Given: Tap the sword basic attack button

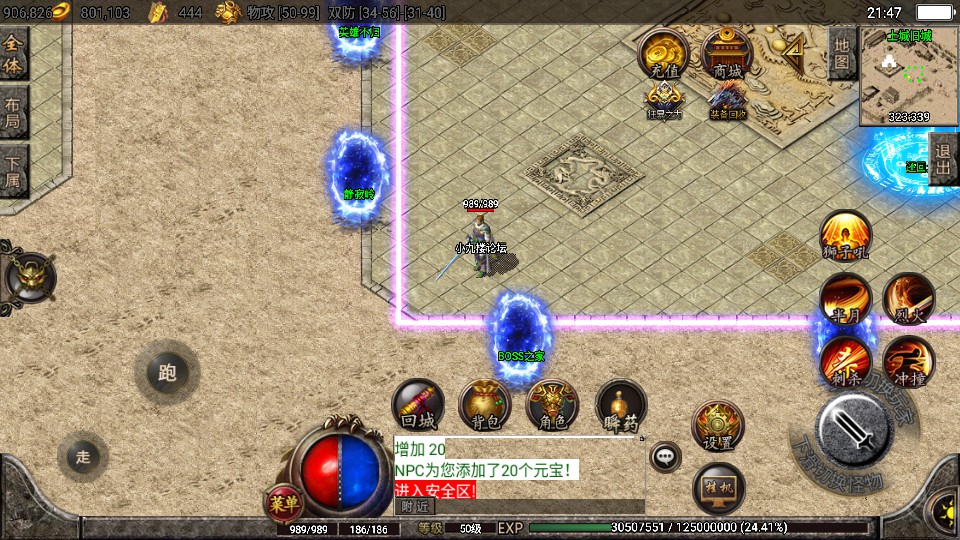Looking at the screenshot, I should point(853,430).
